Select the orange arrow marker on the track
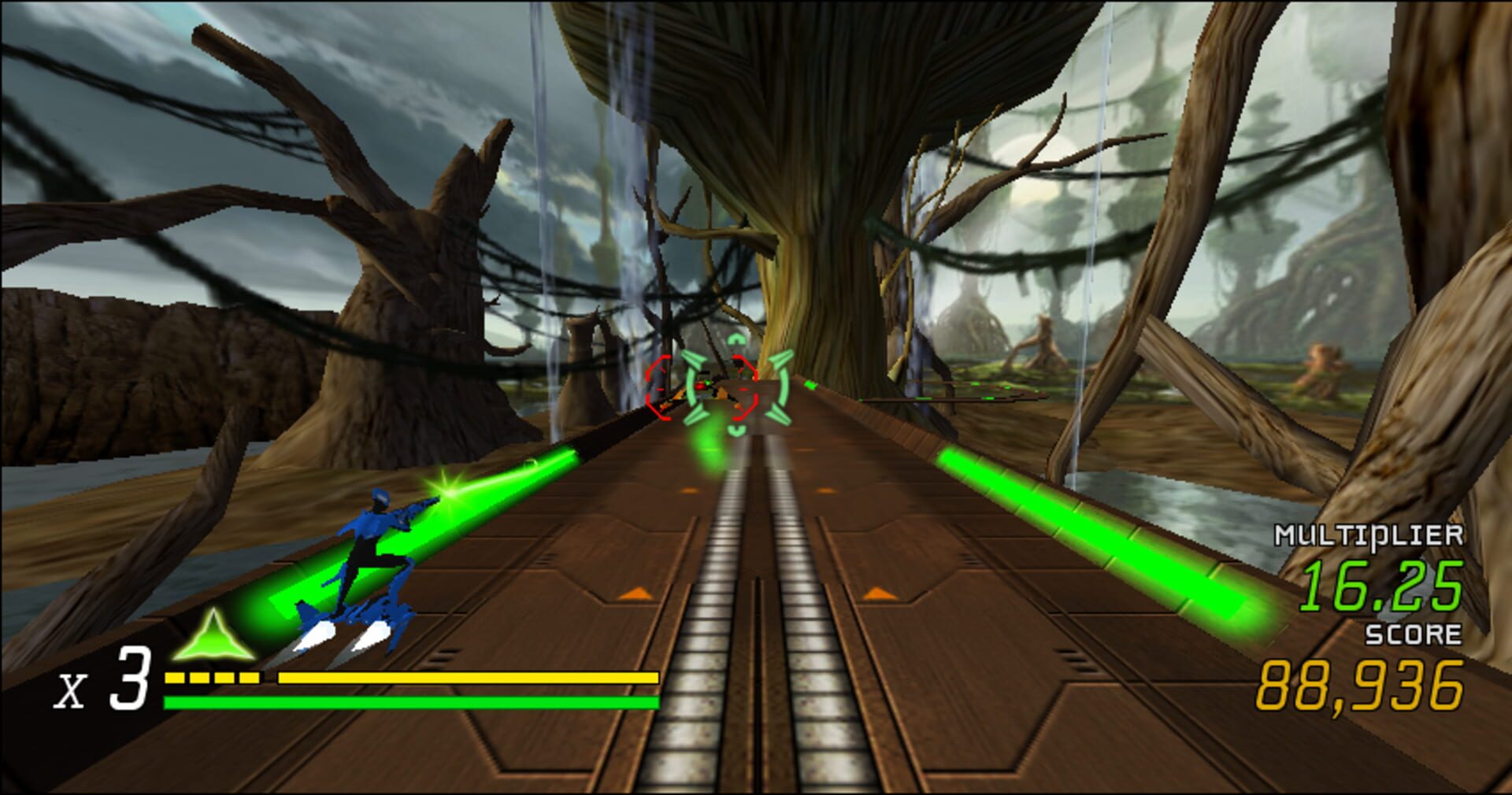The height and width of the screenshot is (795, 1512). point(635,595)
